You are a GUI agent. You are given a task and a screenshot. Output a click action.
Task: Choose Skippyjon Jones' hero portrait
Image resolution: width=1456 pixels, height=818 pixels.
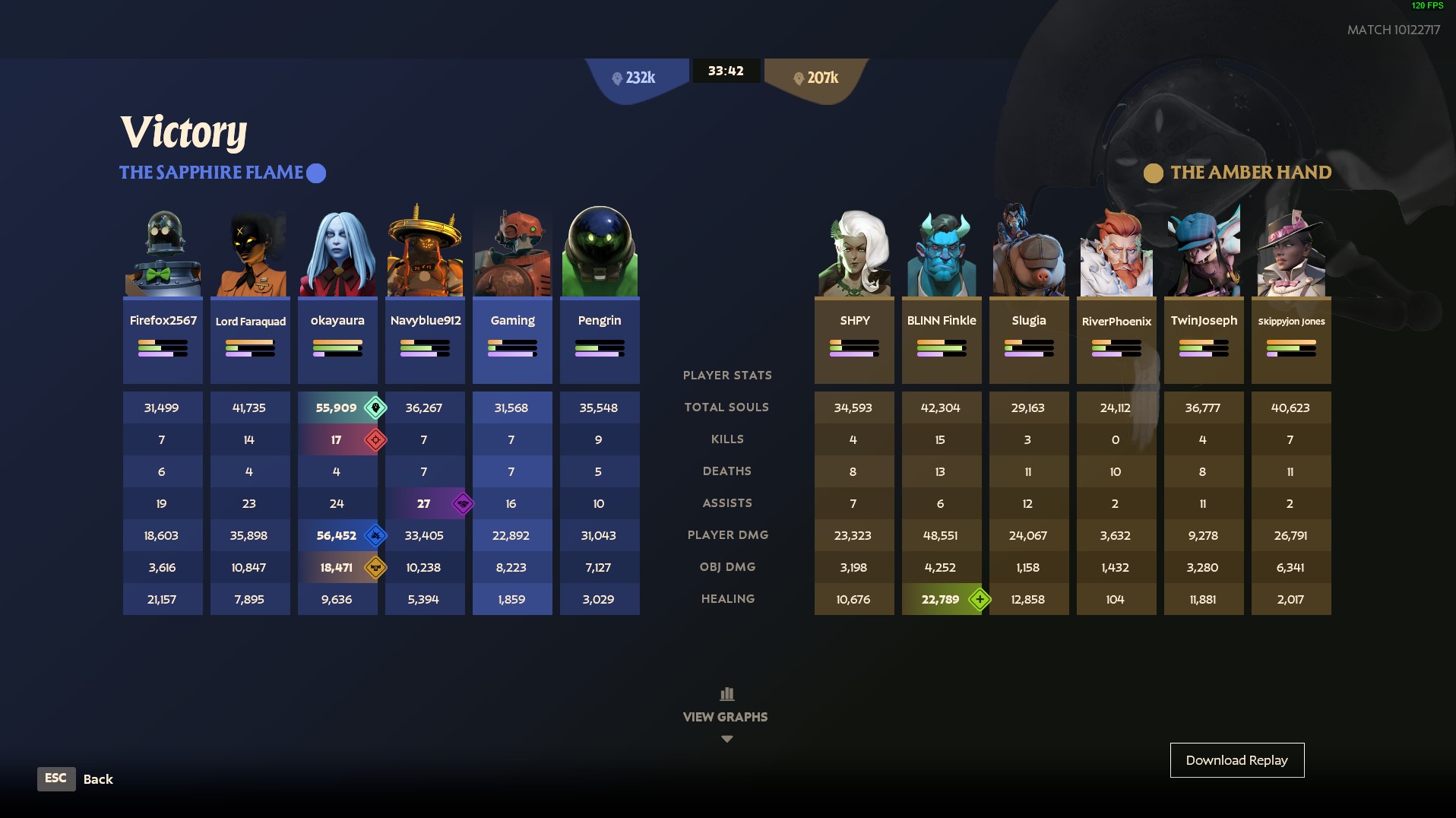1291,254
